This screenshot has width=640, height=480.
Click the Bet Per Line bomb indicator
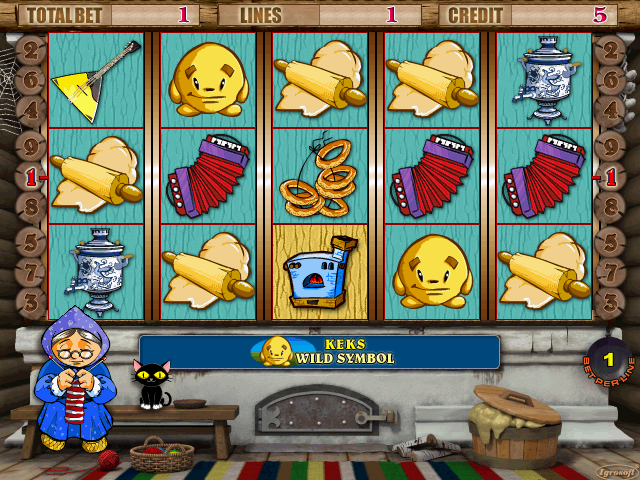pos(608,360)
